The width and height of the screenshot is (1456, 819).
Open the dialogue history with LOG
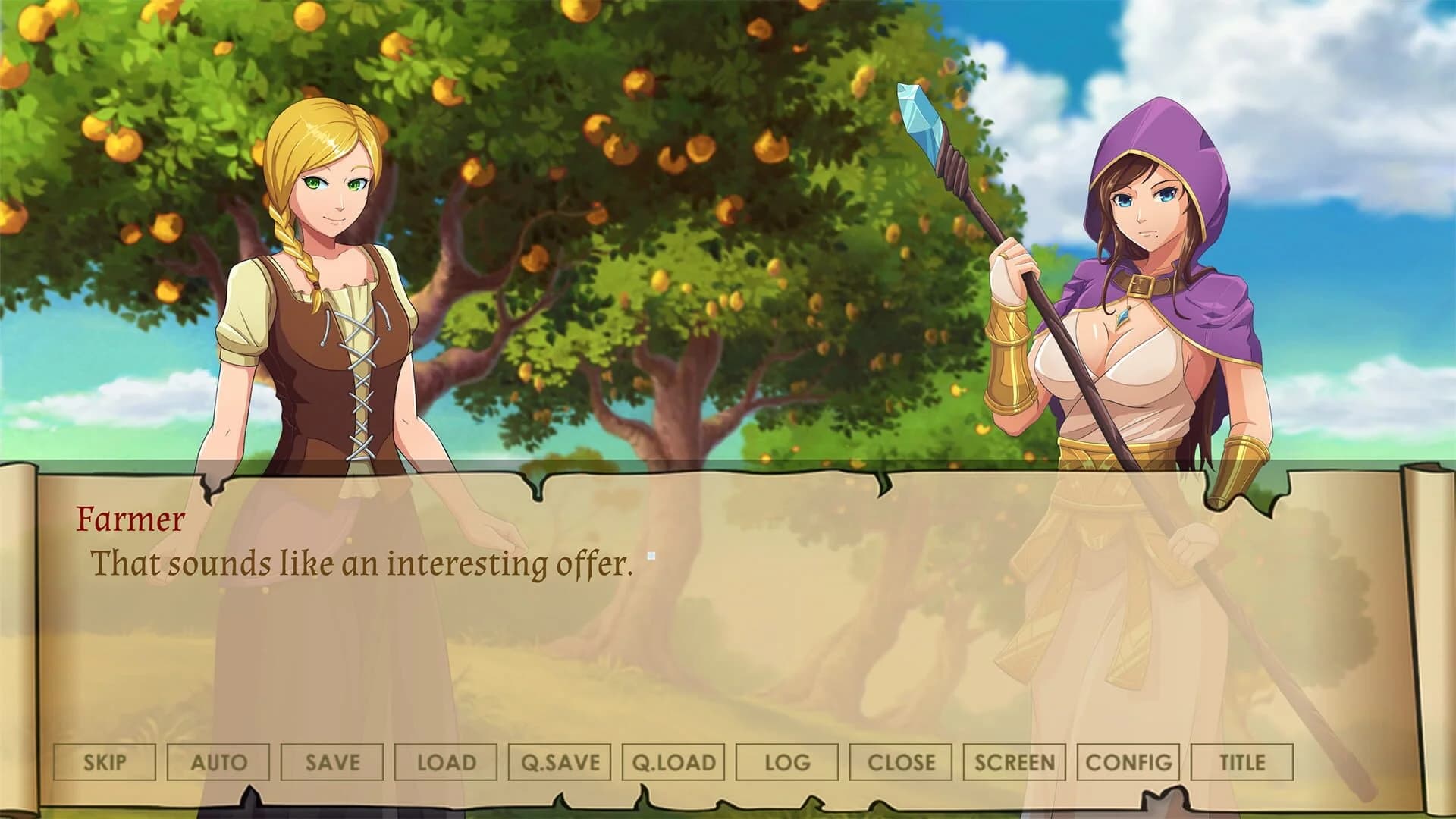point(785,763)
